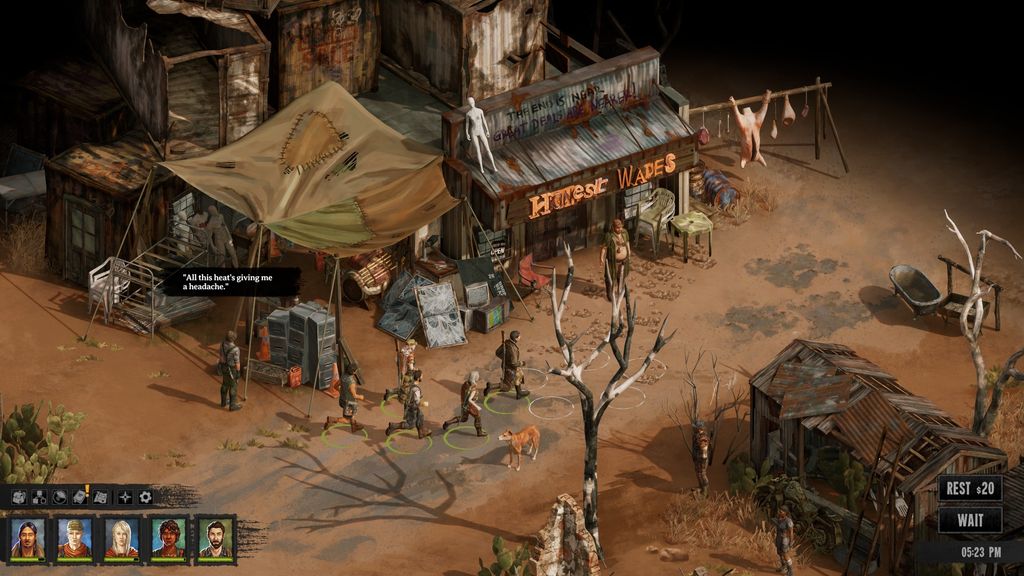Open the backpack inventory icon
The width and height of the screenshot is (1024, 576).
(20, 496)
